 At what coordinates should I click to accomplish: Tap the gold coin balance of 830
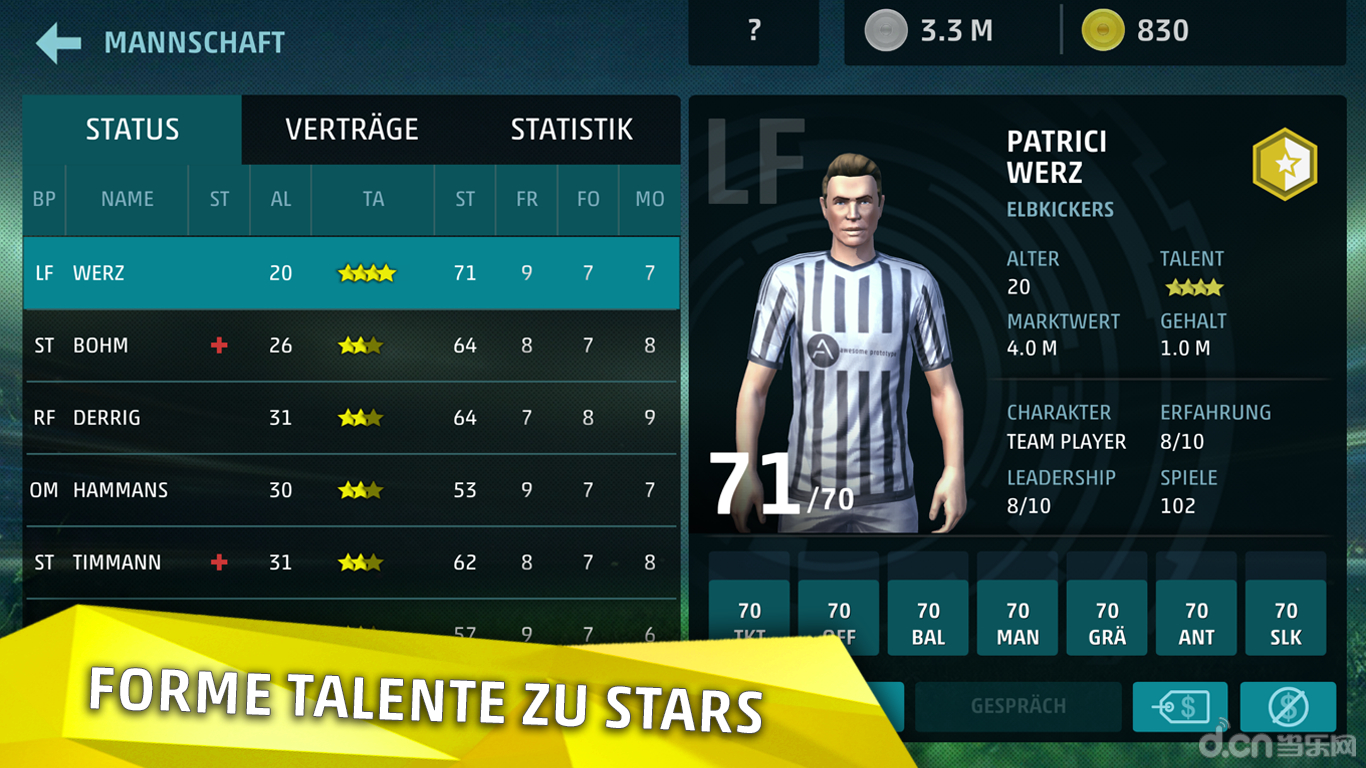tap(1136, 32)
